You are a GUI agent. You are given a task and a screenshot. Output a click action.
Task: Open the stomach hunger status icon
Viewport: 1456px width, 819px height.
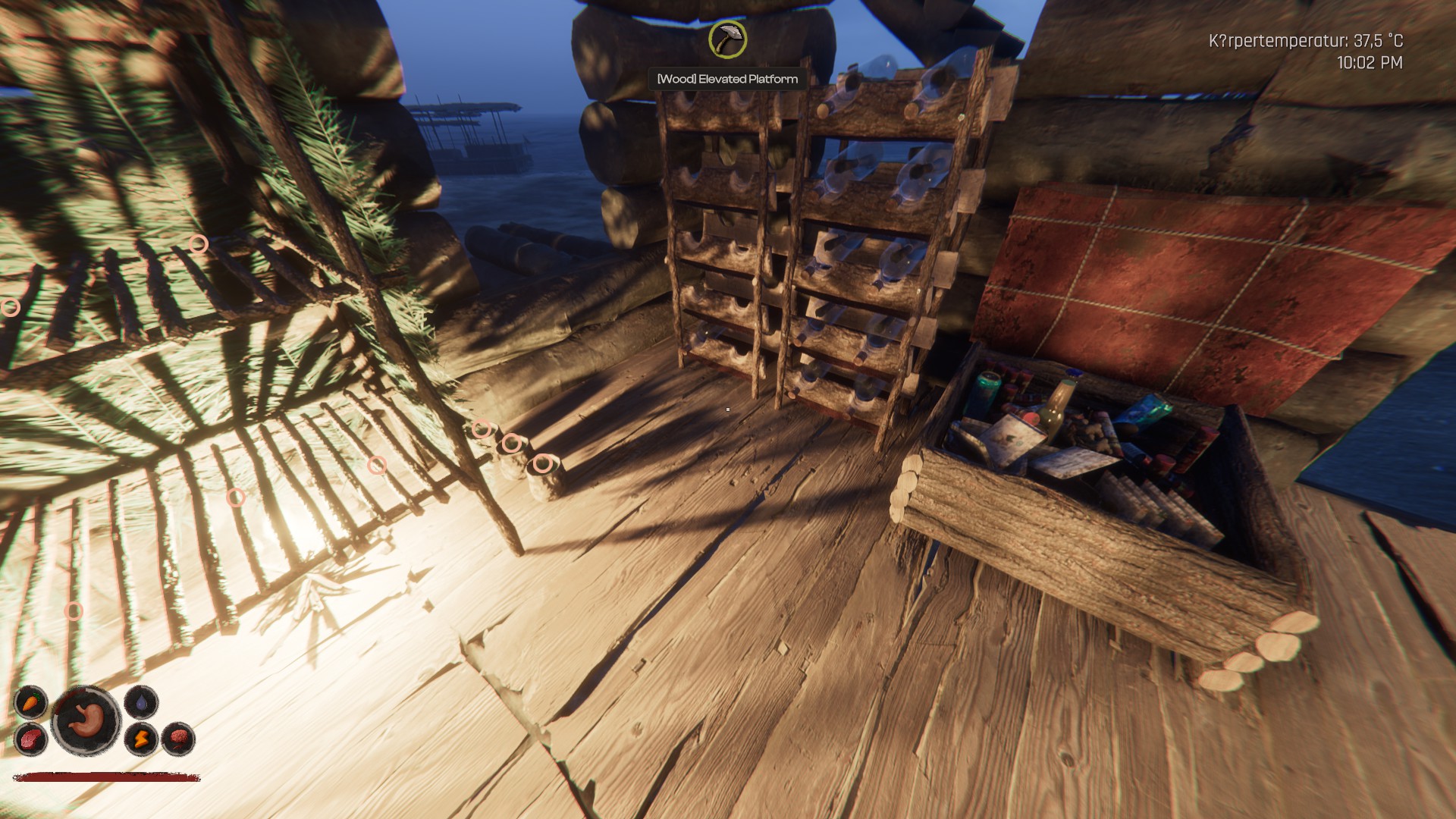click(x=86, y=720)
